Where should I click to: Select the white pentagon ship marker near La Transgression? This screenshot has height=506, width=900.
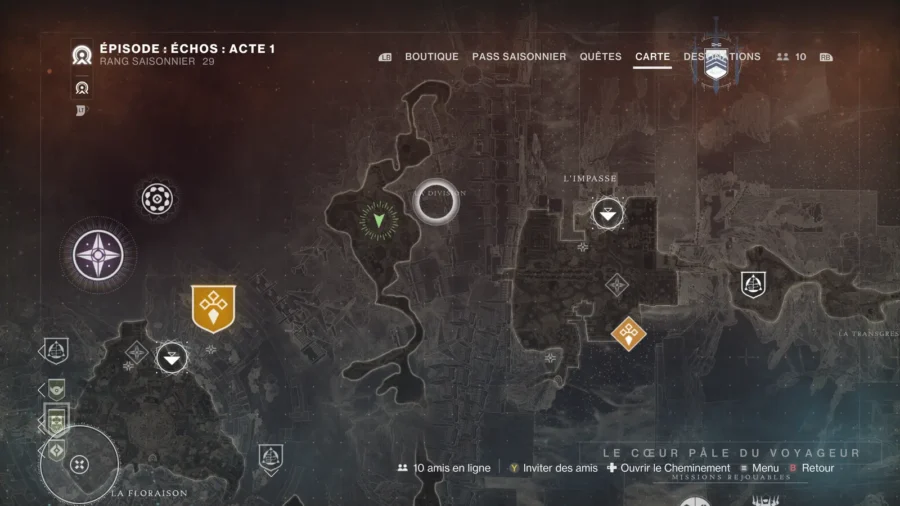[x=753, y=284]
